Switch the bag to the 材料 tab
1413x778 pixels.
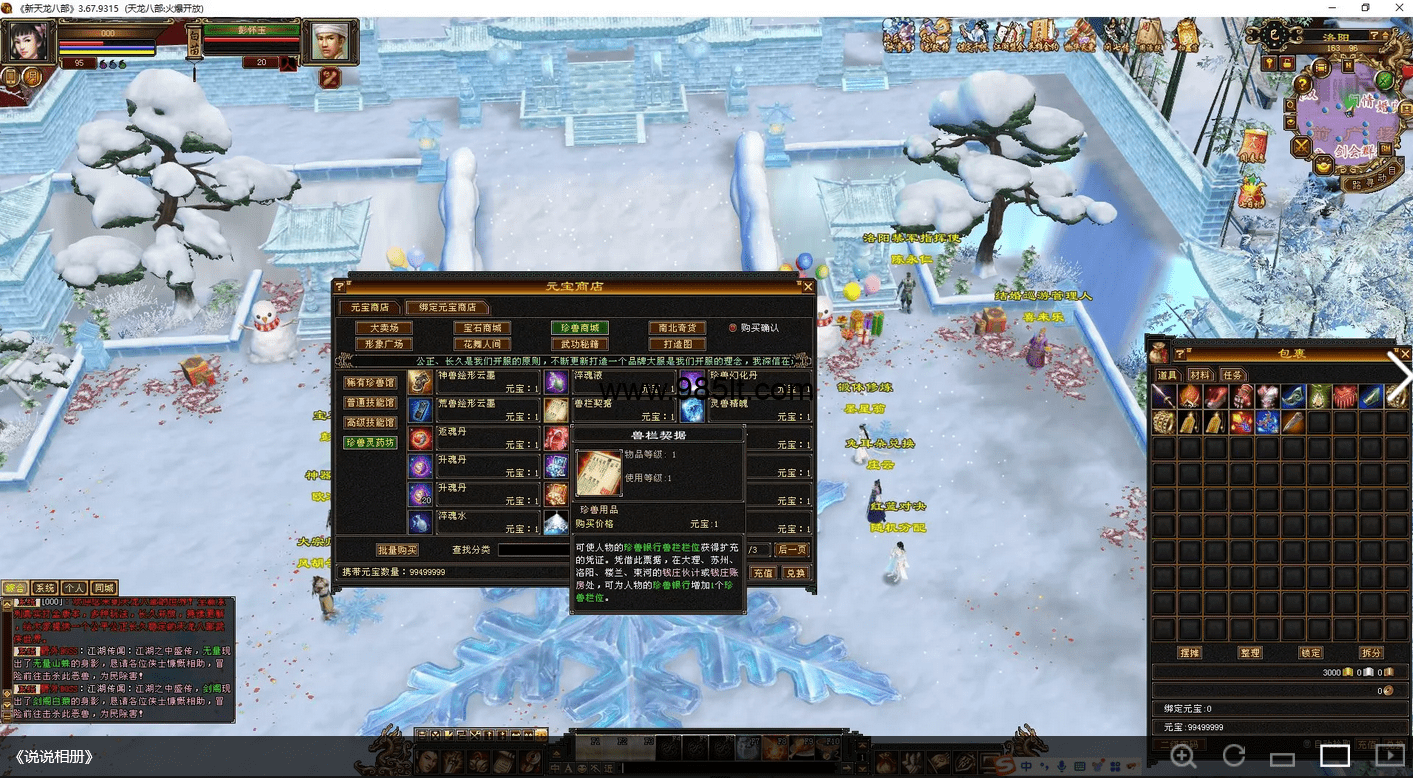click(x=1198, y=375)
